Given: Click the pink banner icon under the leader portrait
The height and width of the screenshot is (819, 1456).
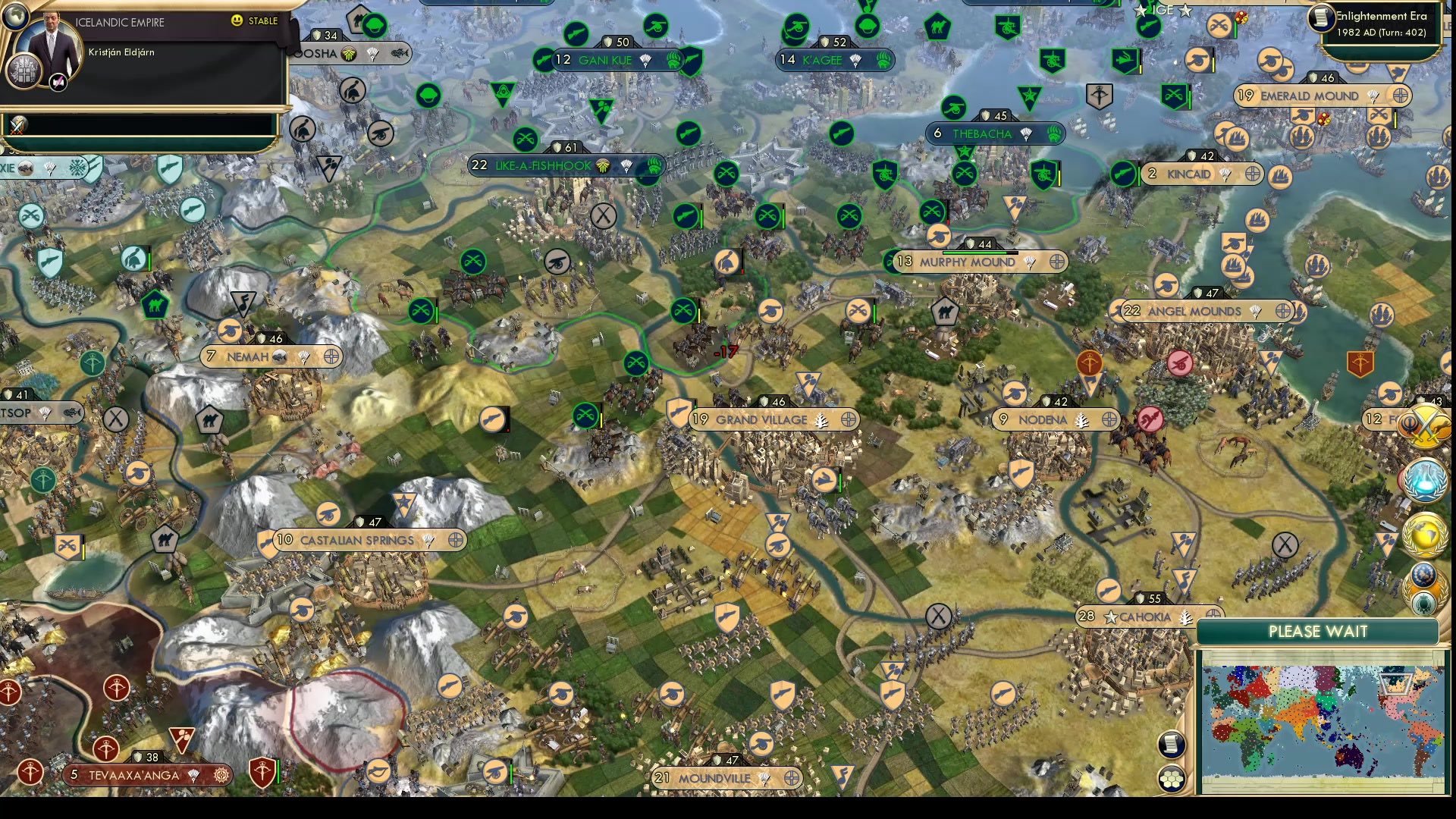Looking at the screenshot, I should pyautogui.click(x=58, y=81).
